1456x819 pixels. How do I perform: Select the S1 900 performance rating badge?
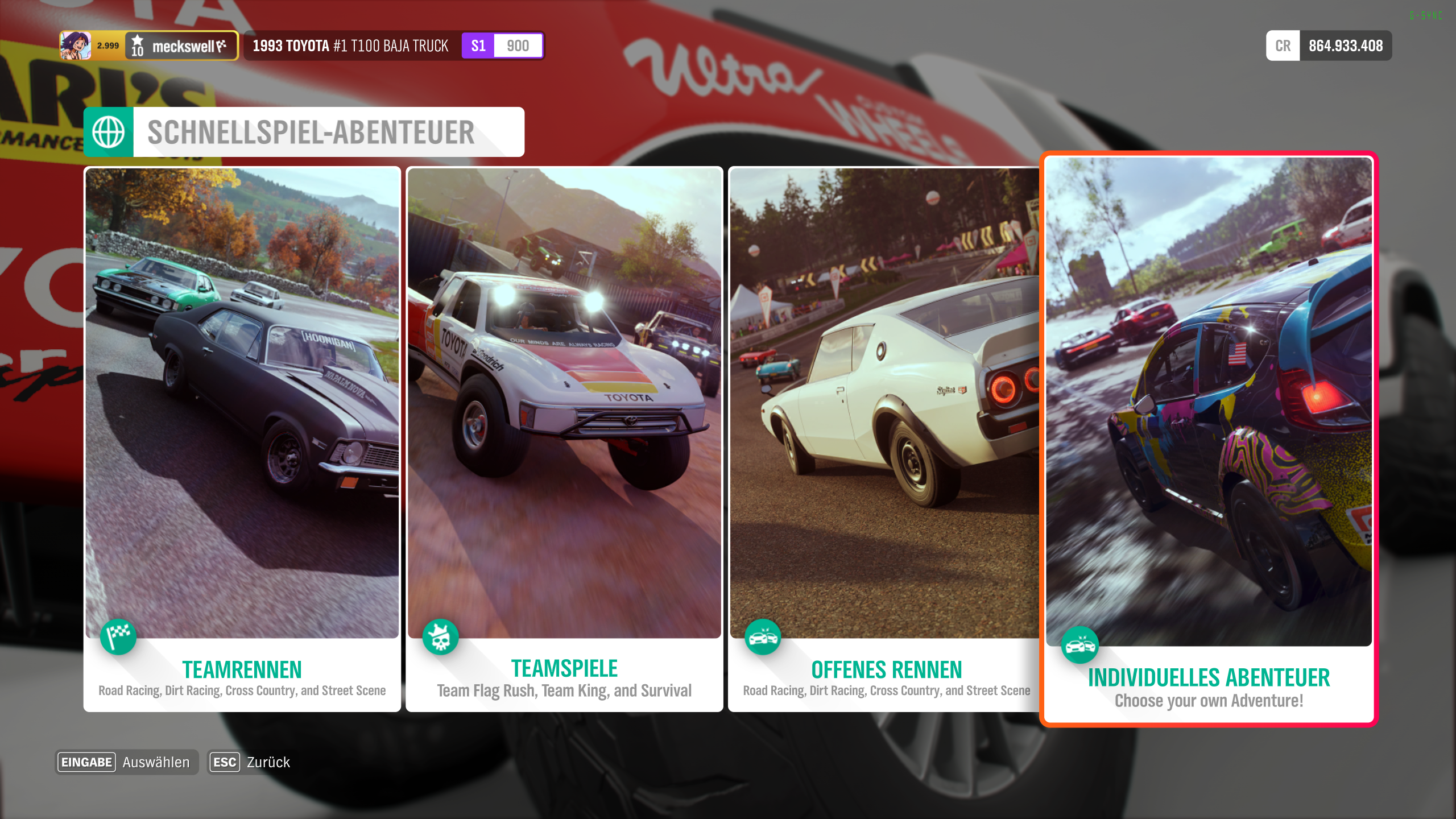[500, 45]
